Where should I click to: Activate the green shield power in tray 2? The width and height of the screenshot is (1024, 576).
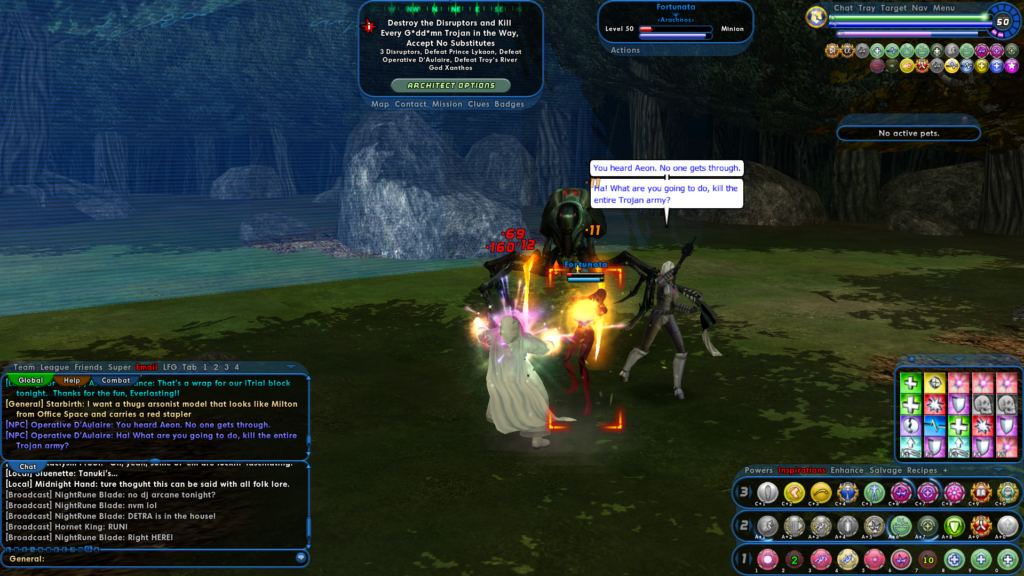click(952, 526)
